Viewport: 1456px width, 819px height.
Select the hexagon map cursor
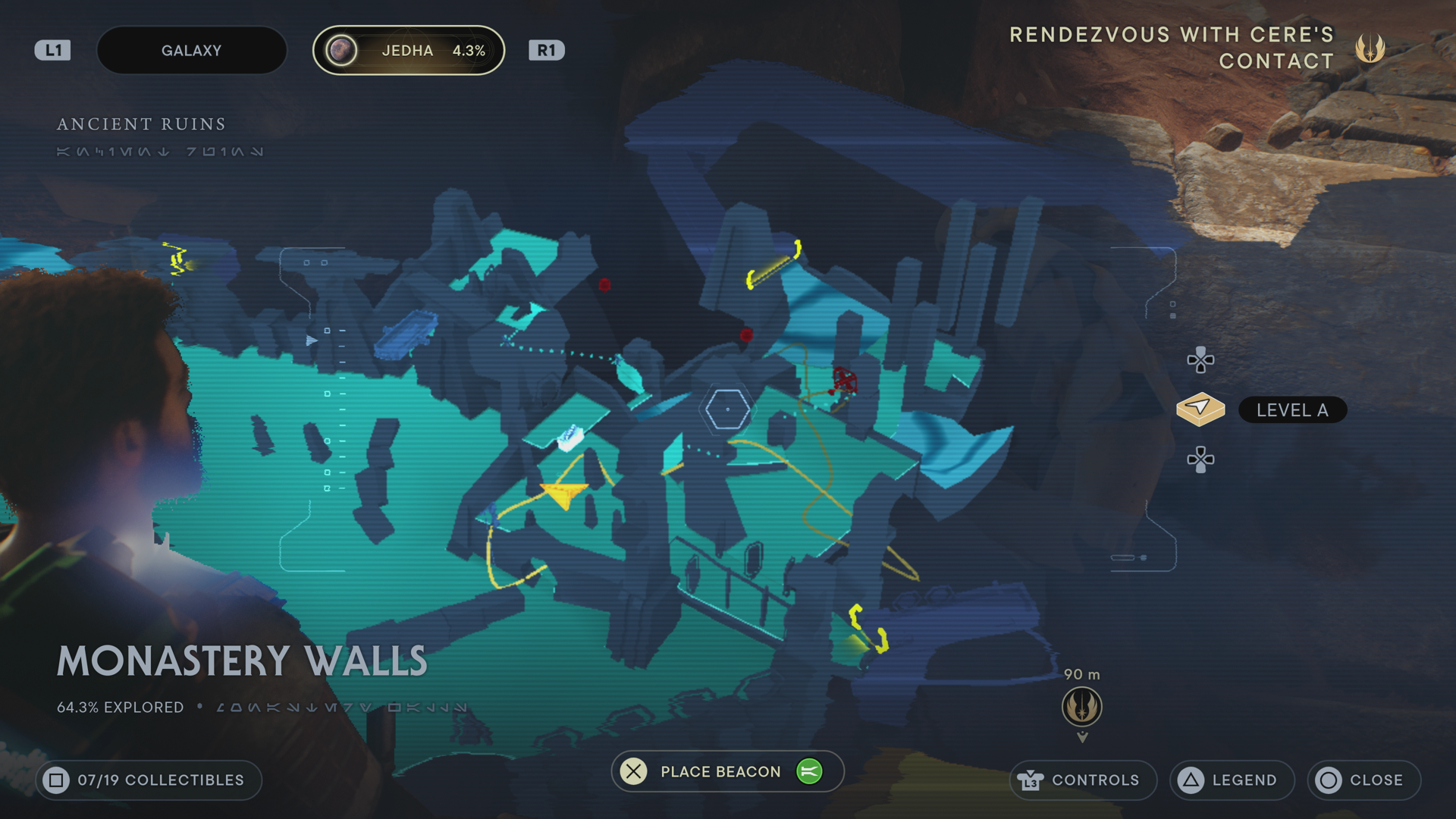727,409
